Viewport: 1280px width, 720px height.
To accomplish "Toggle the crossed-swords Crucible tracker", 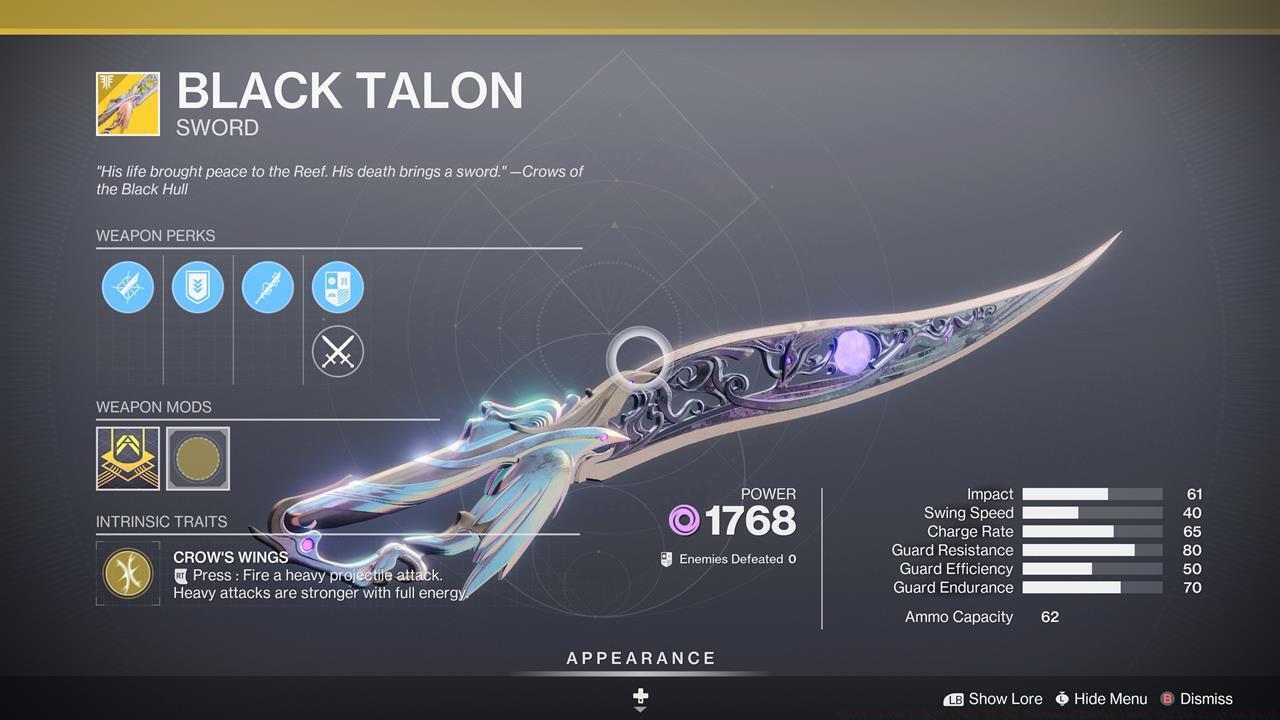I will 337,351.
